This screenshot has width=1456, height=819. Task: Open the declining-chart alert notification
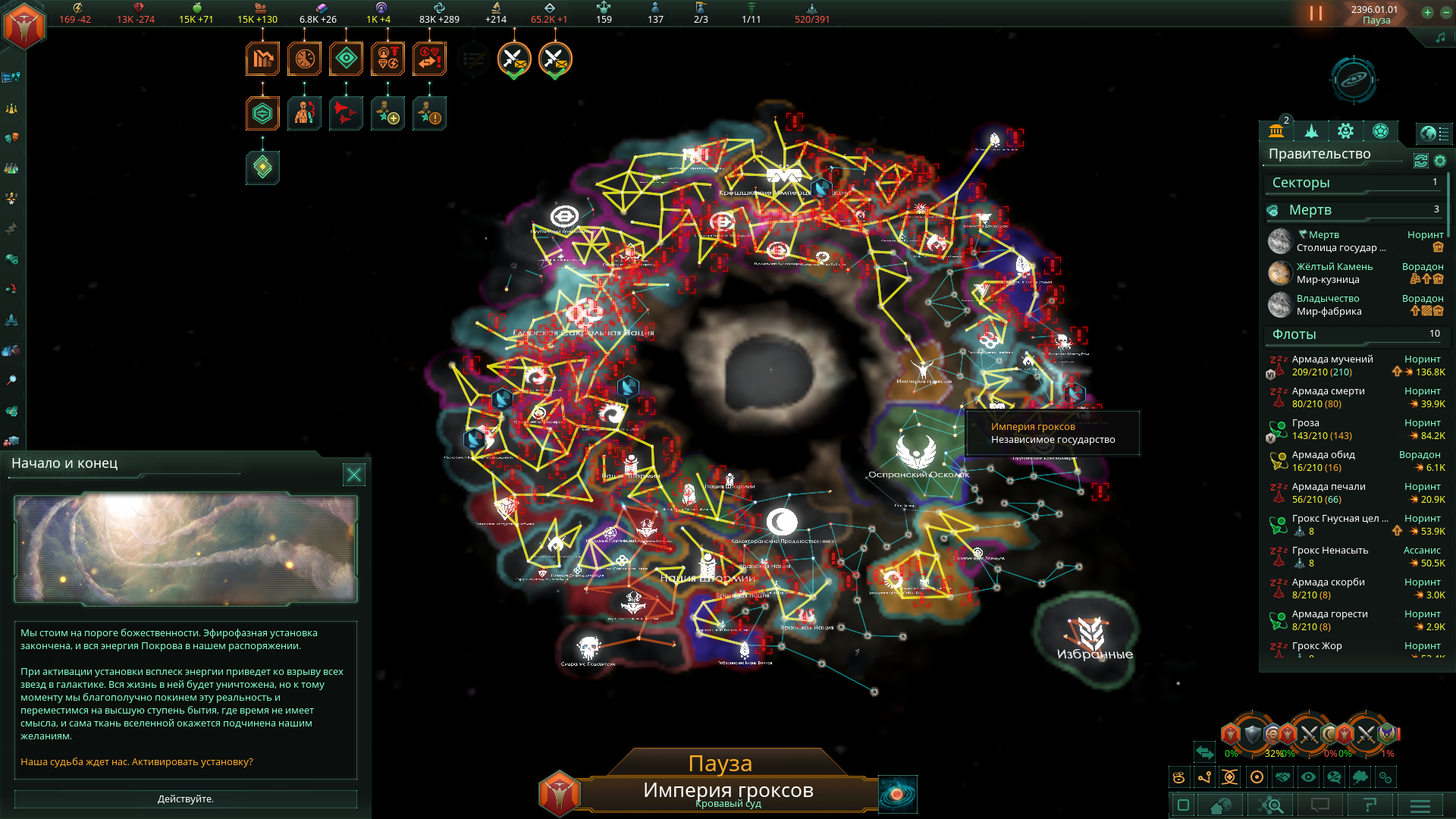pos(262,59)
